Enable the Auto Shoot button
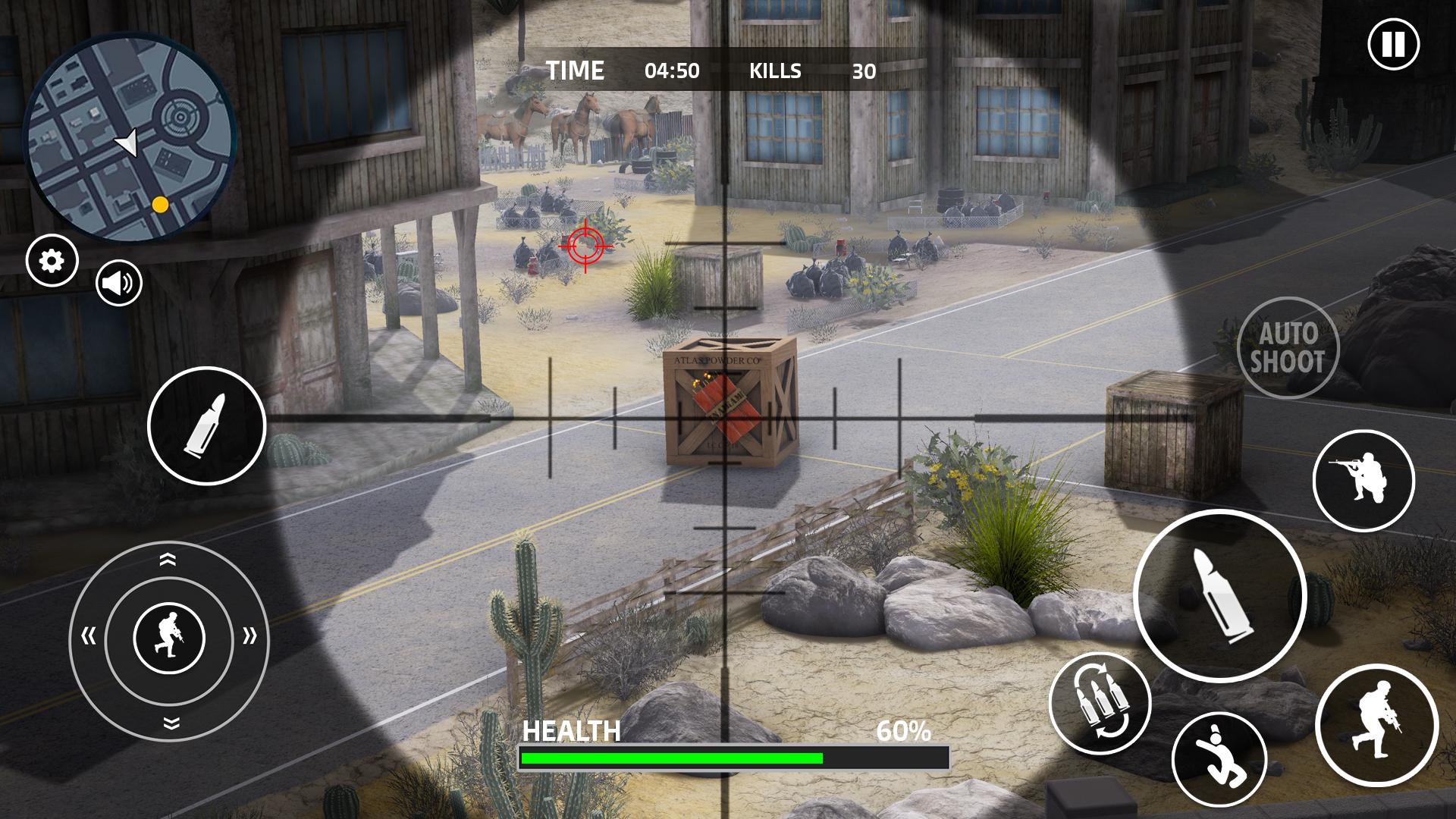Image resolution: width=1456 pixels, height=819 pixels. tap(1288, 348)
